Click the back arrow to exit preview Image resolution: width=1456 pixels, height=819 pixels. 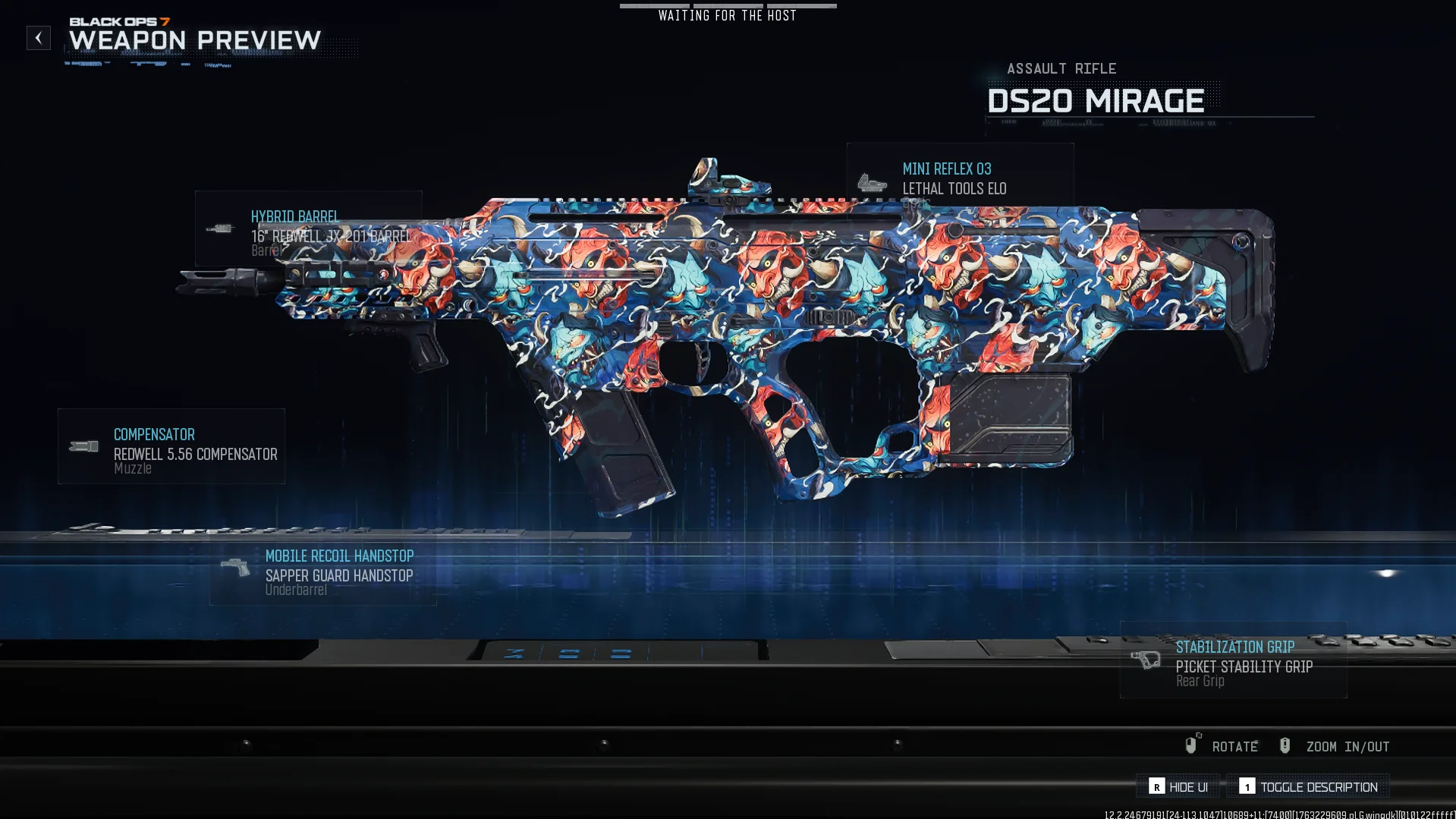pyautogui.click(x=37, y=37)
